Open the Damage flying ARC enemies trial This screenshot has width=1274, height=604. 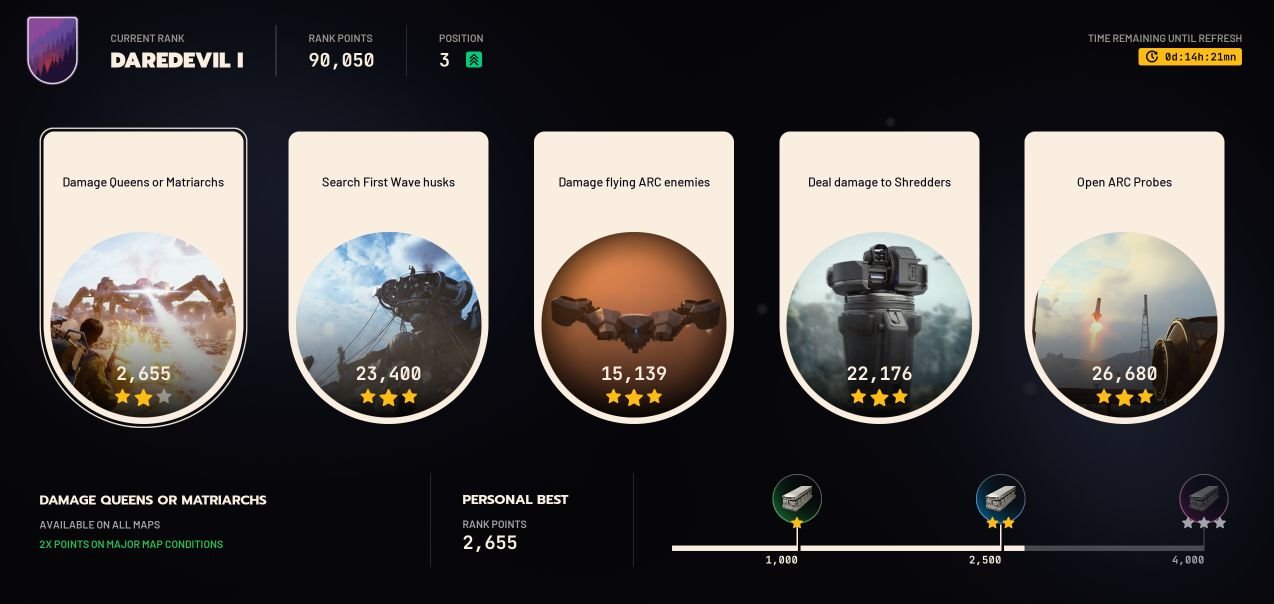click(x=633, y=275)
